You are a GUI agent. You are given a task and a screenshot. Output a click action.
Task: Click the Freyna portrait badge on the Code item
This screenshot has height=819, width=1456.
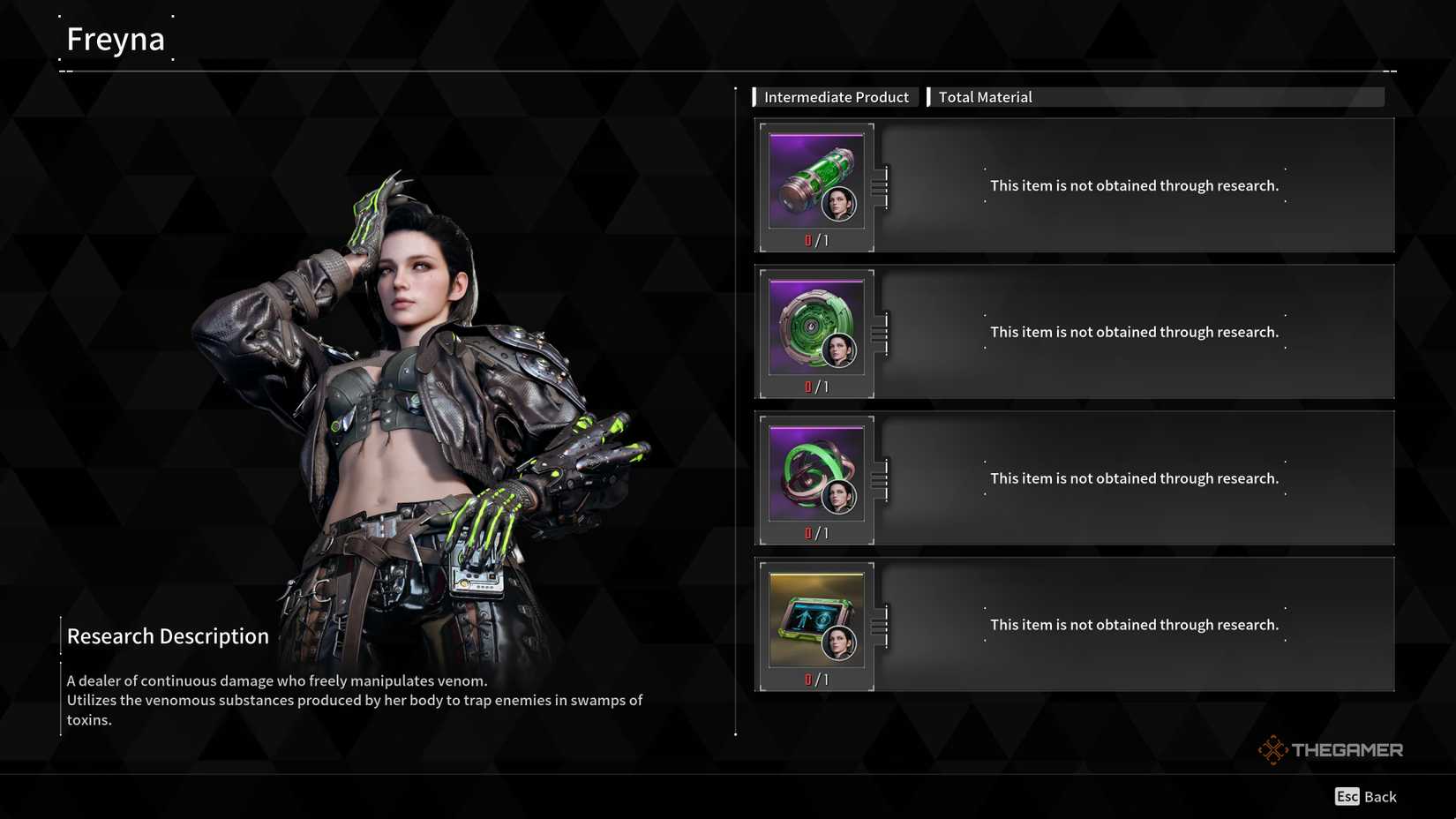coord(840,643)
